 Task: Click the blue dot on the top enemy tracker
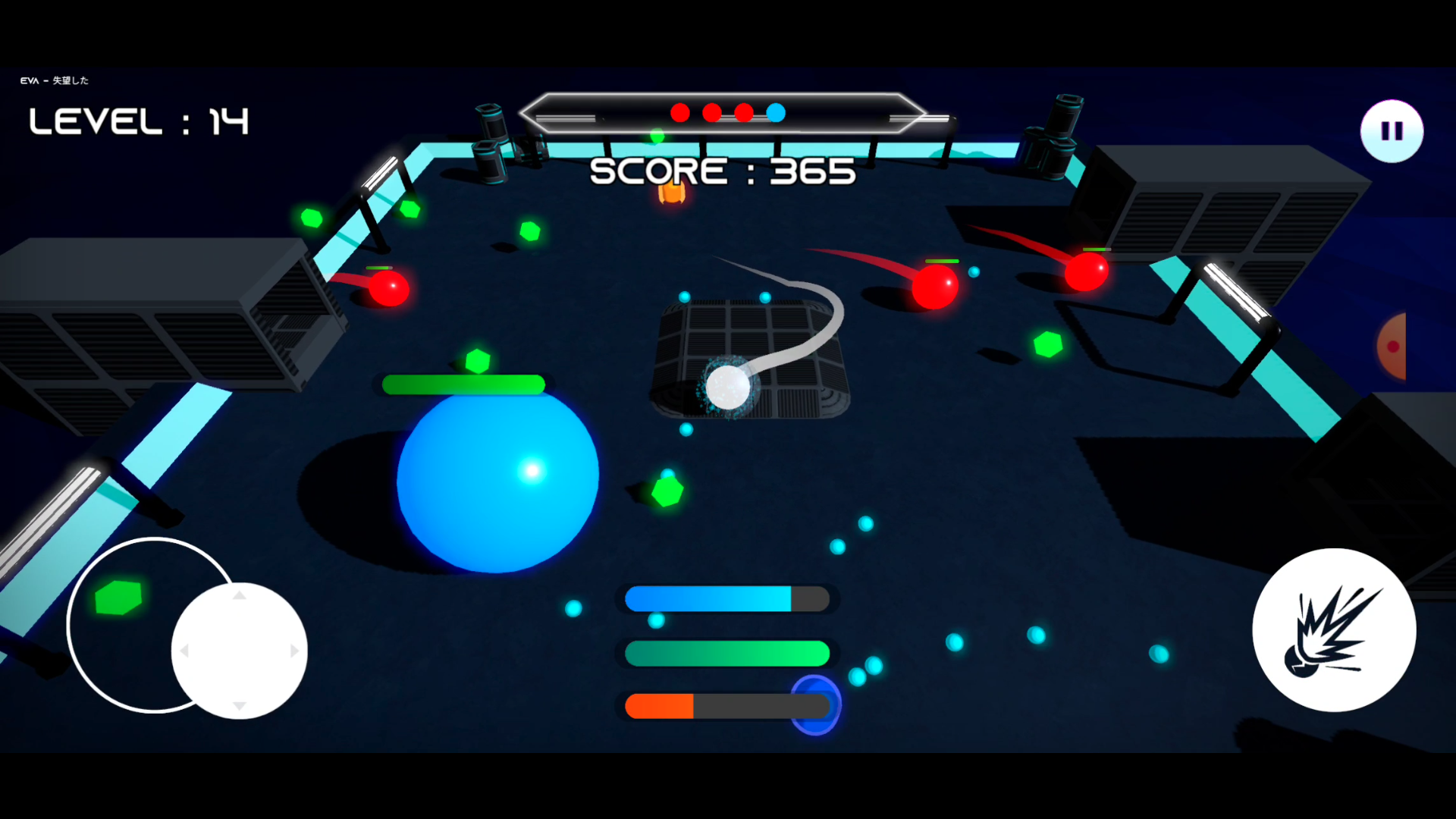(775, 112)
